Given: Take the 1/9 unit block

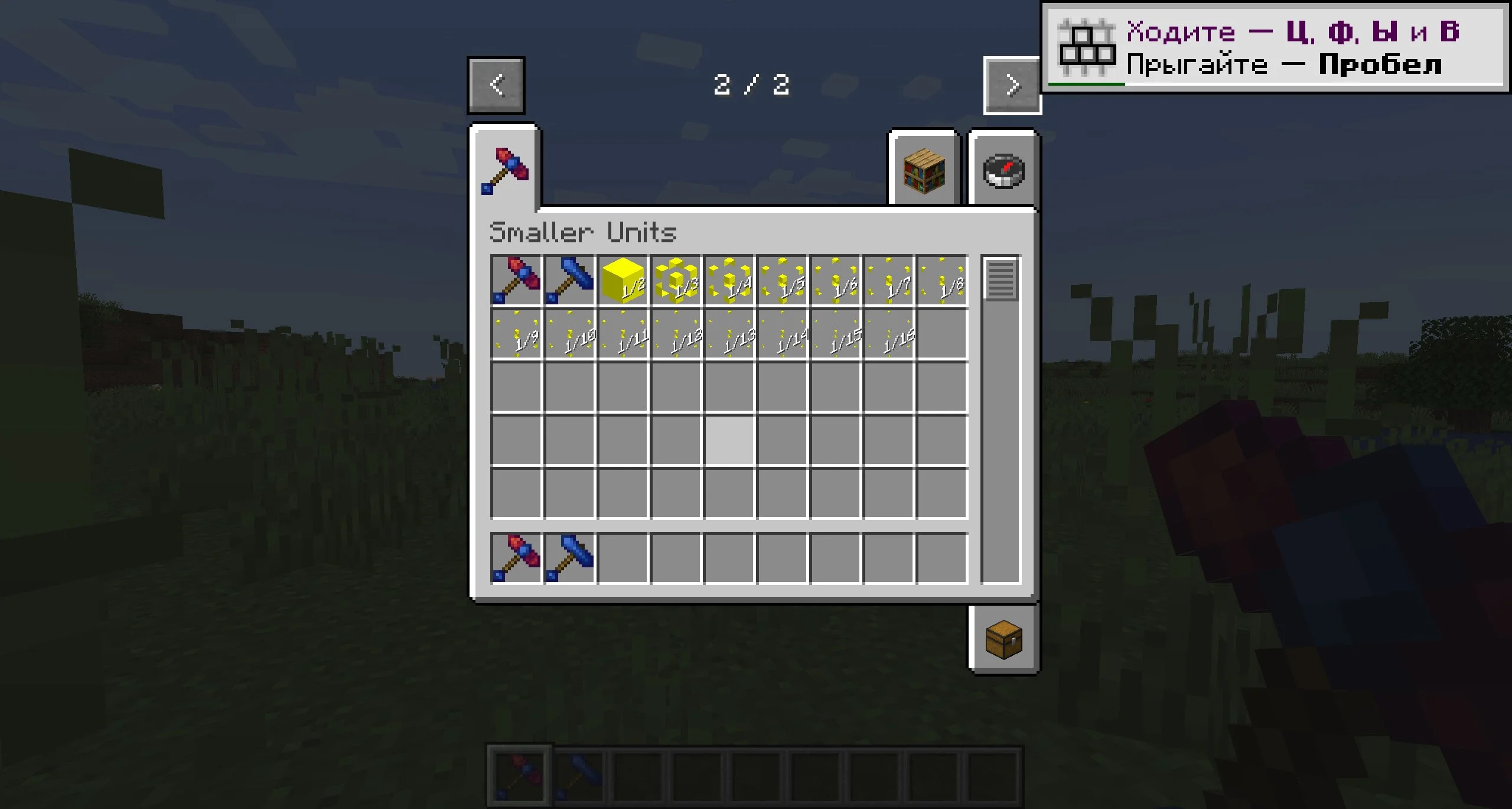Looking at the screenshot, I should (516, 334).
